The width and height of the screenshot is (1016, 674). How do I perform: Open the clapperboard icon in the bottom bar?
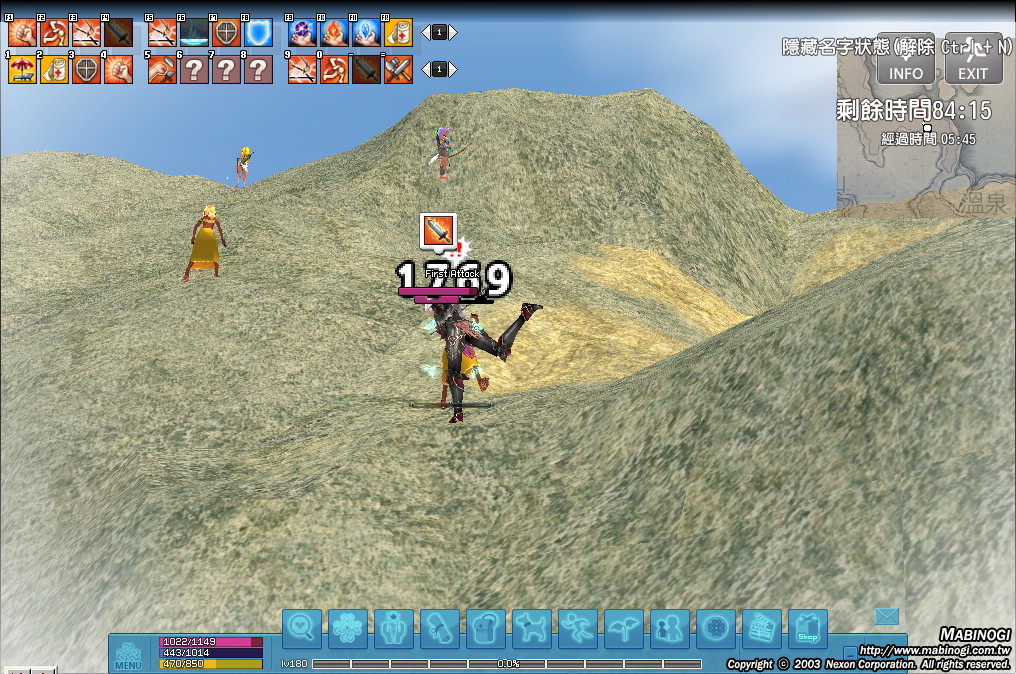point(762,629)
